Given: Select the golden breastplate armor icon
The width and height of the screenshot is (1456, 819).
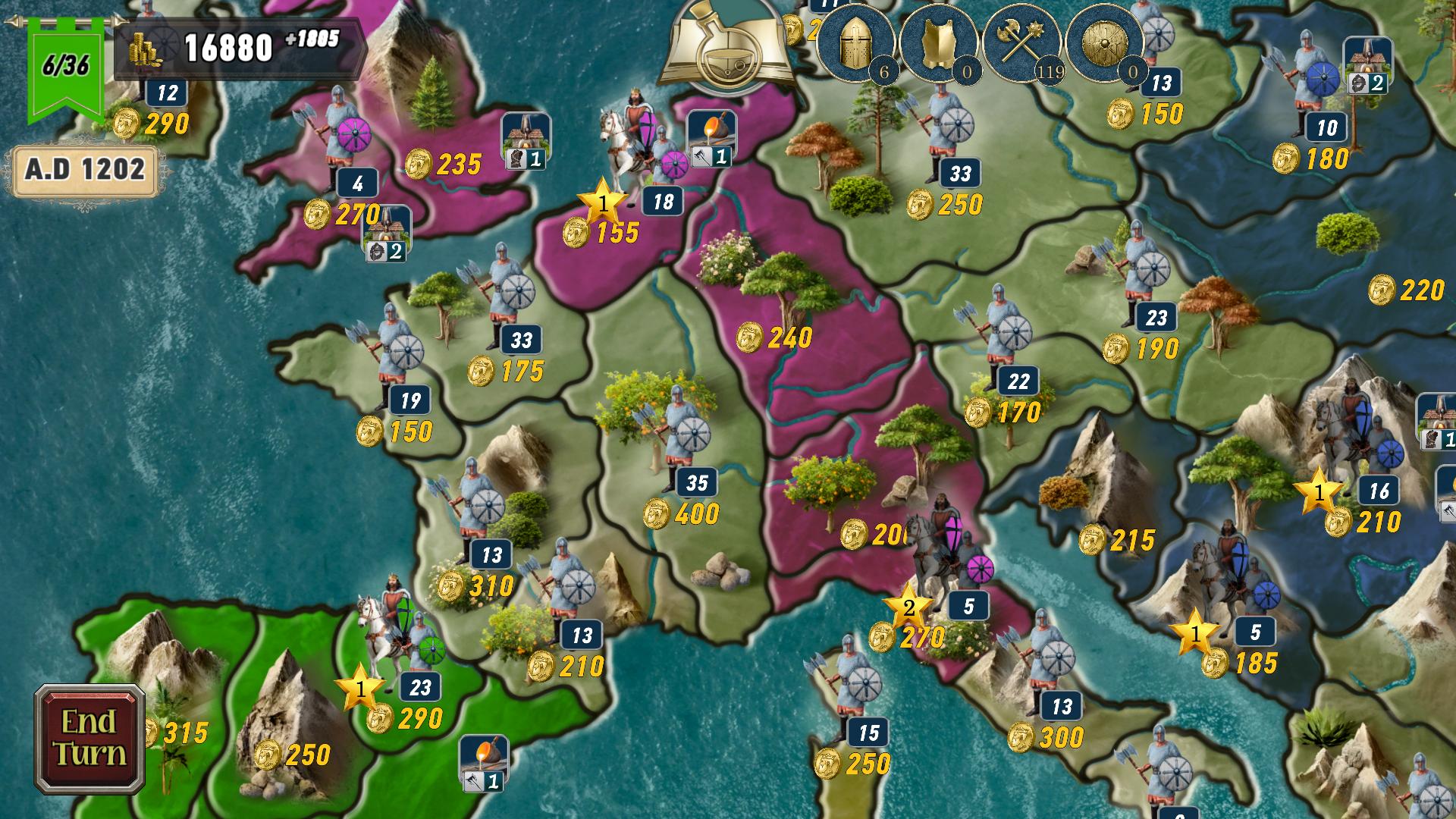Looking at the screenshot, I should coord(940,42).
